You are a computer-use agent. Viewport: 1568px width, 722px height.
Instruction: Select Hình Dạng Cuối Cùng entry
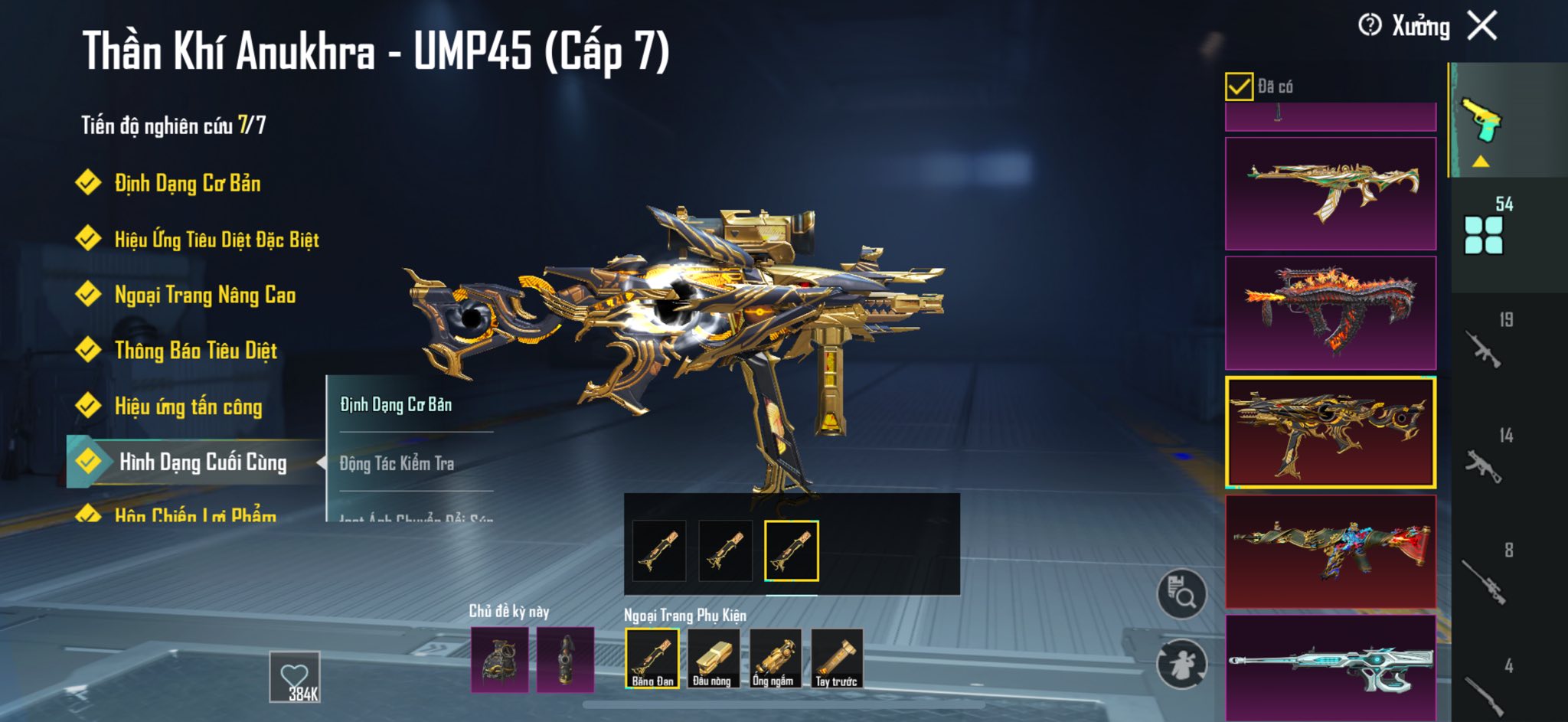click(x=202, y=462)
